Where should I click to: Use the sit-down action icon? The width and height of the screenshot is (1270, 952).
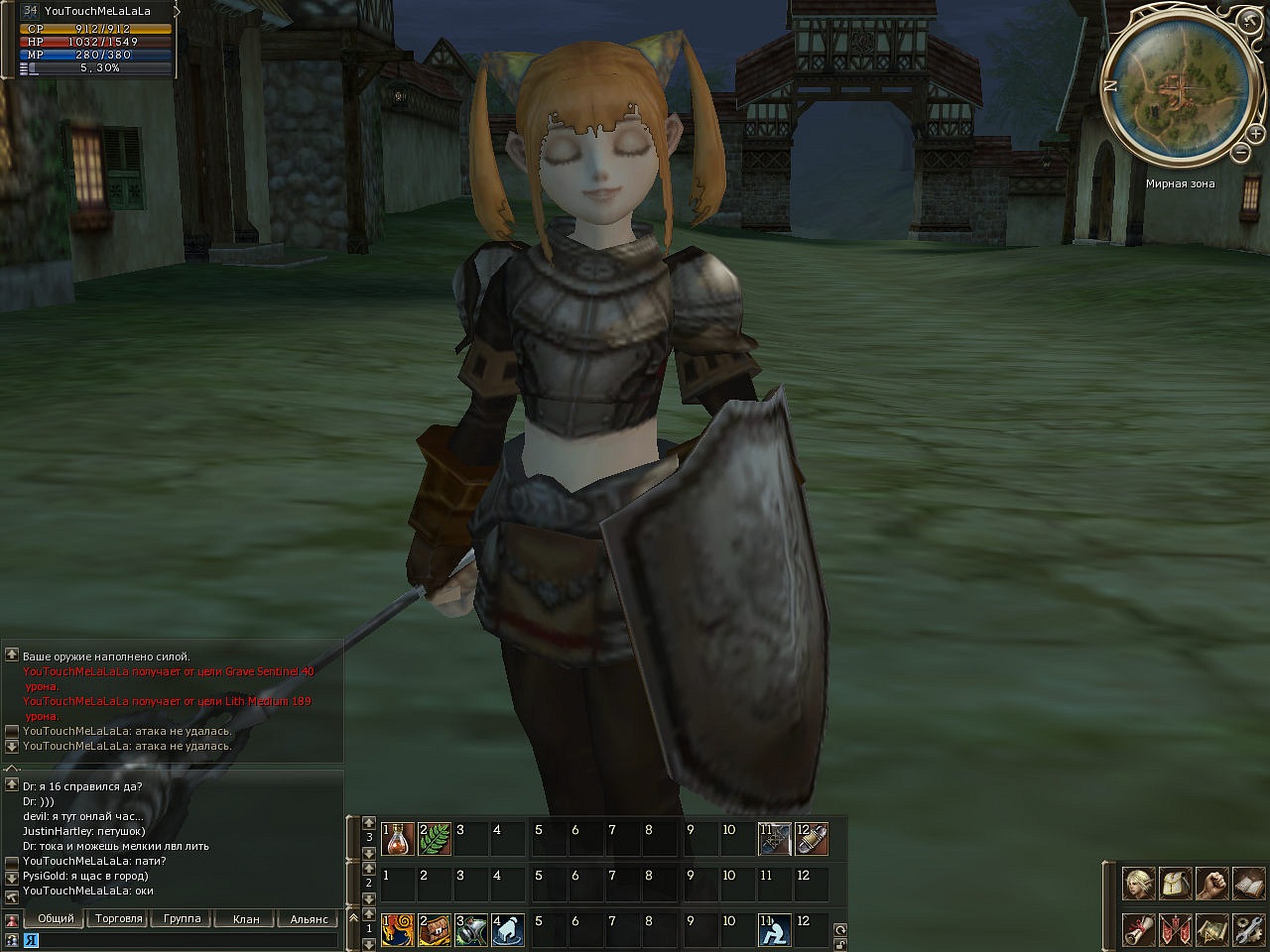[x=775, y=930]
